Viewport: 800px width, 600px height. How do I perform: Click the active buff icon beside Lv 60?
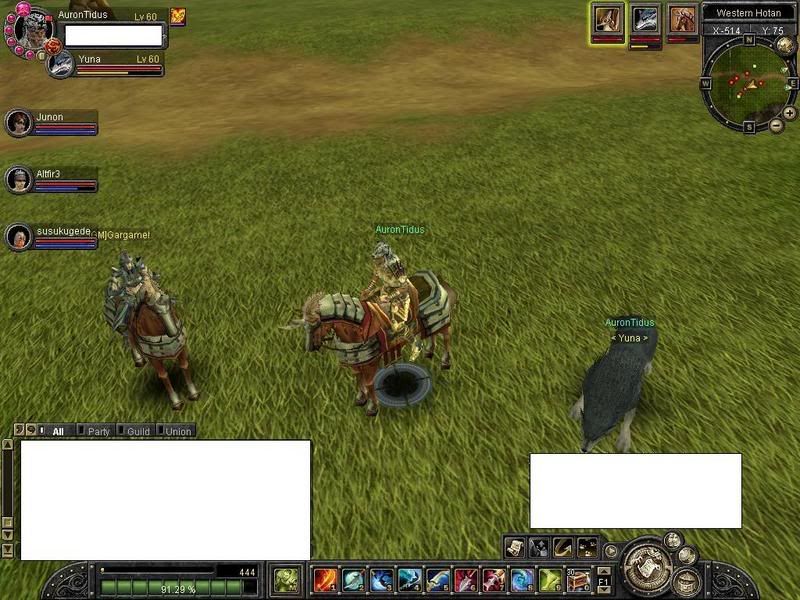point(178,16)
